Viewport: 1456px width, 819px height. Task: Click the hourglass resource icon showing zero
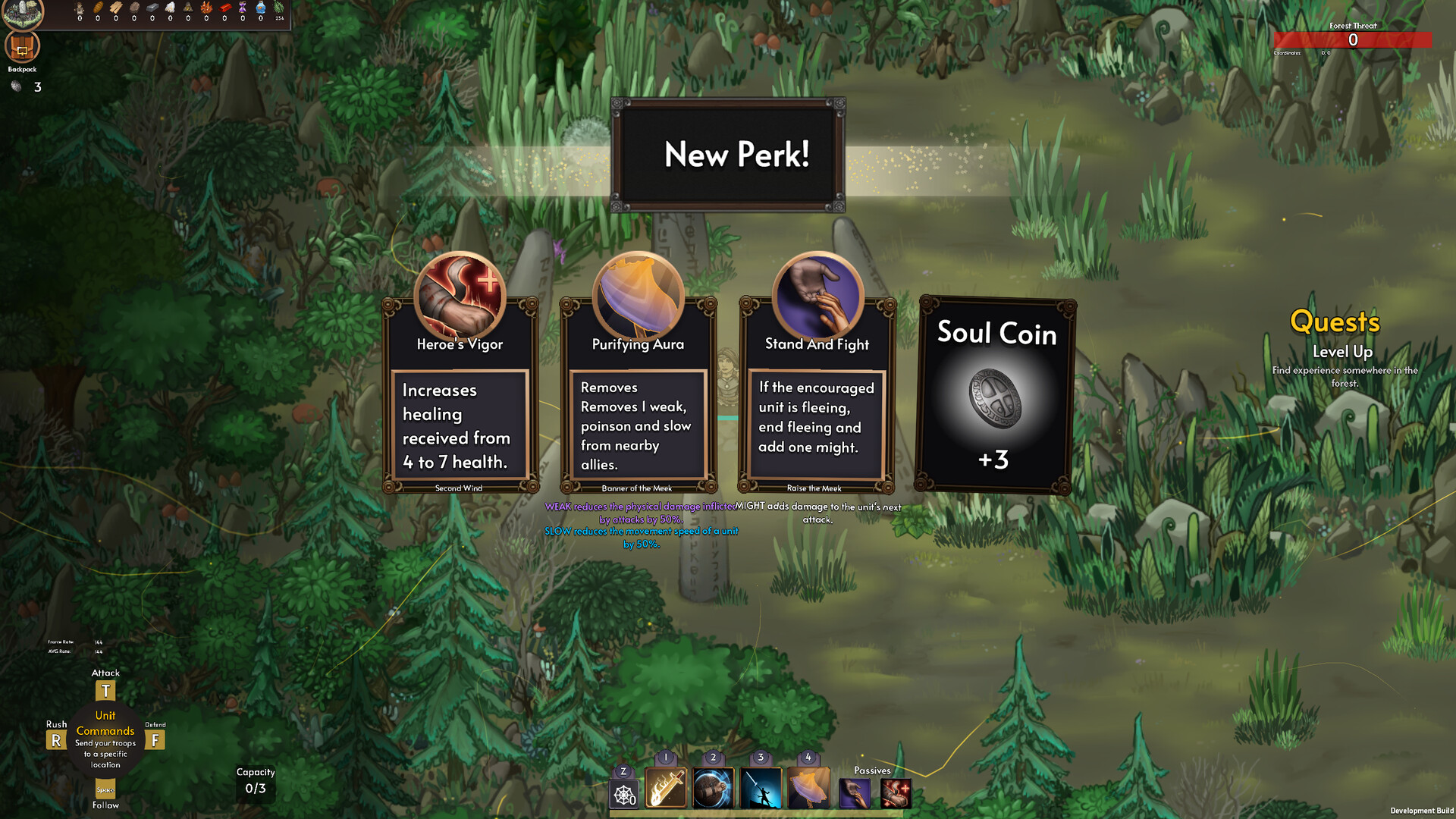coord(243,8)
